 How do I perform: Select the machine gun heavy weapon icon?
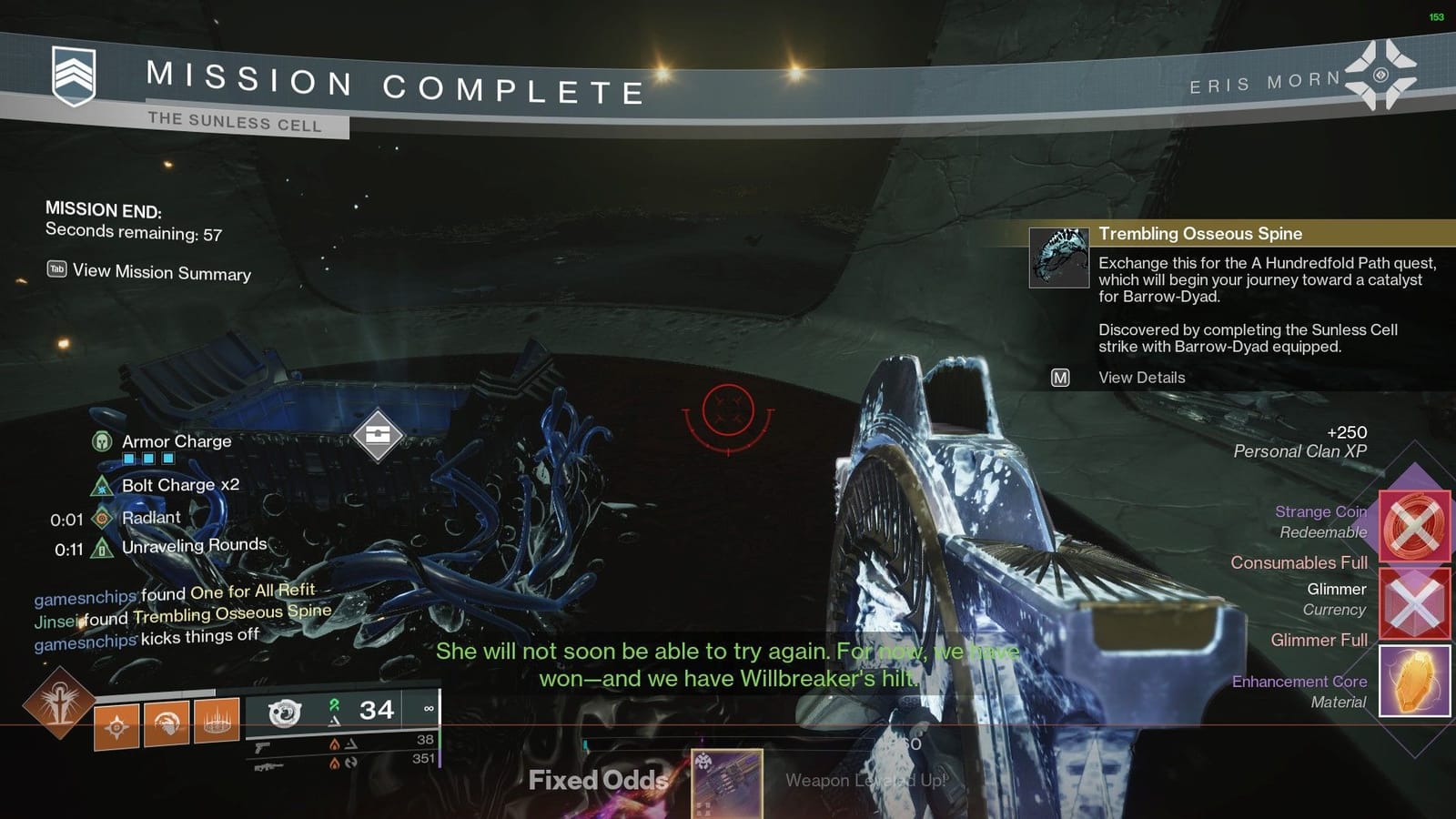coord(268,765)
